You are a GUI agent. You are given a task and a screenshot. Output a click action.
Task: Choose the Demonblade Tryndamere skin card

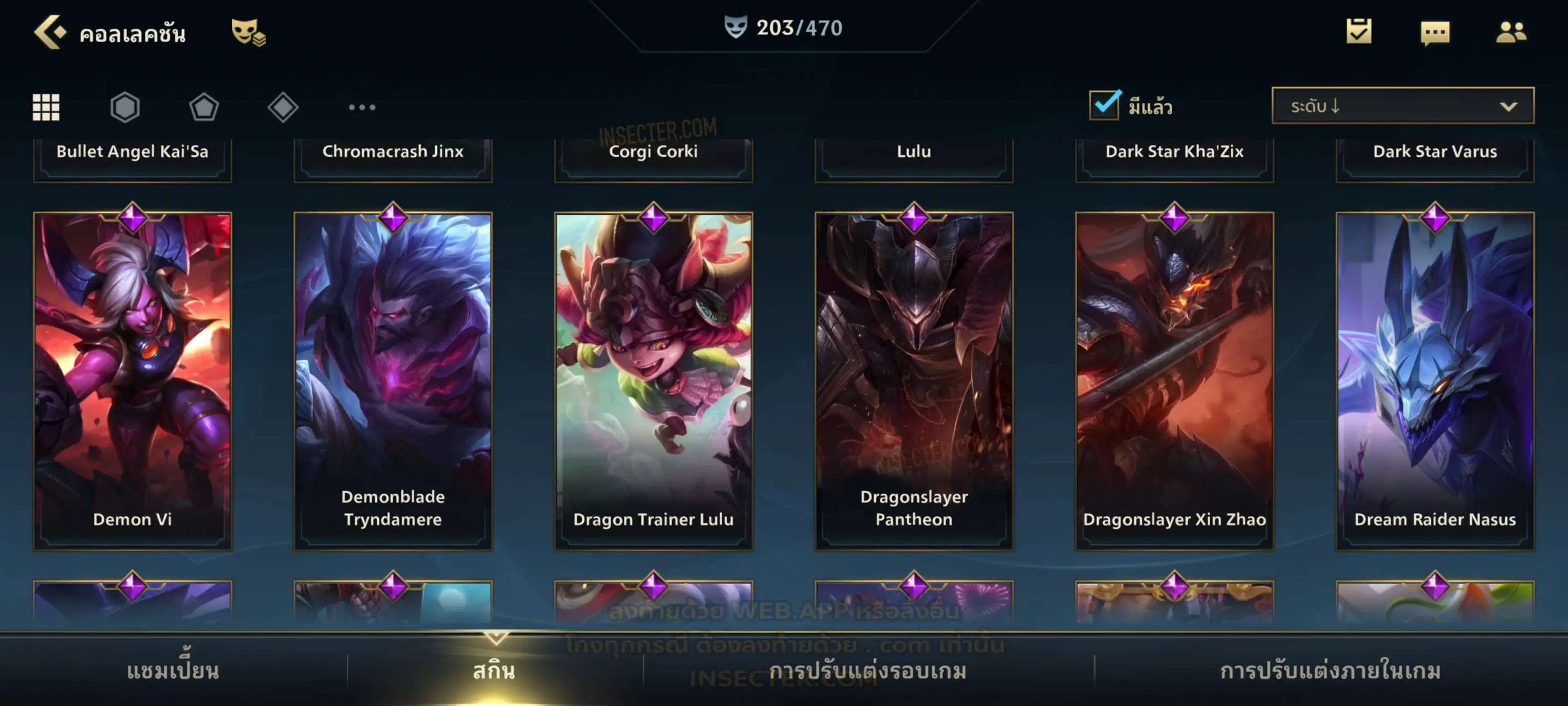(393, 381)
